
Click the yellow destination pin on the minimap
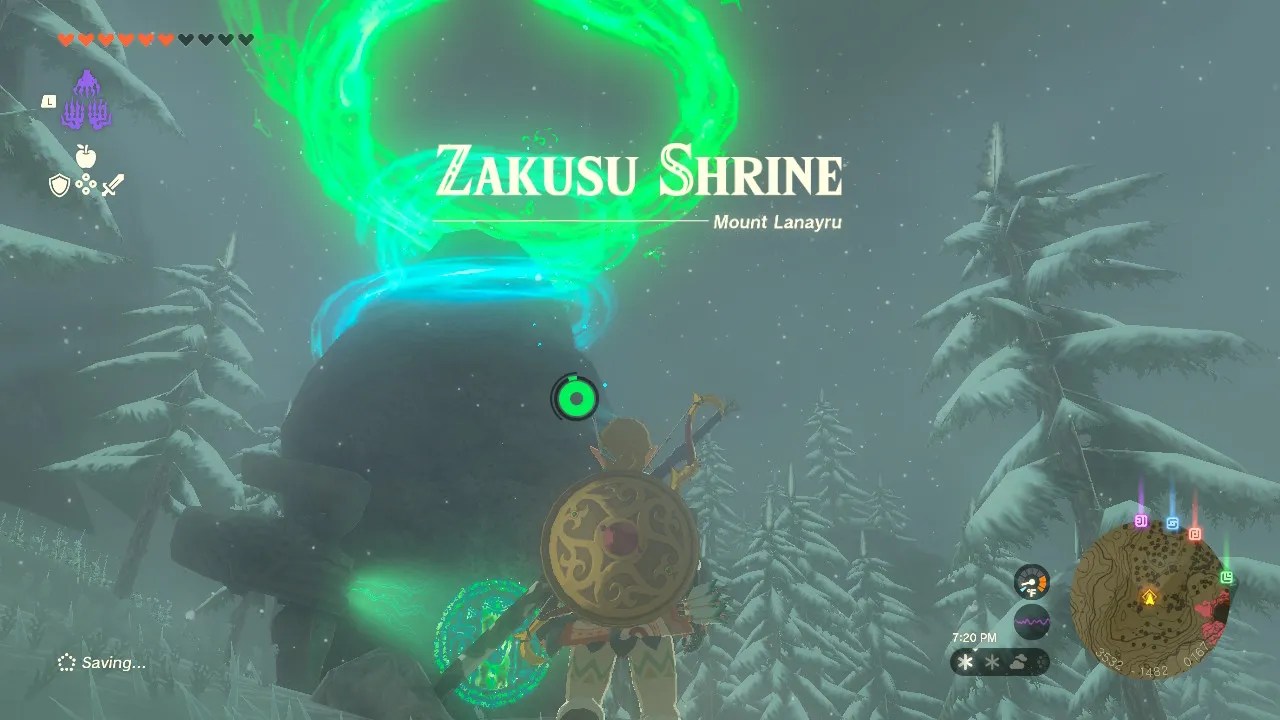[x=1150, y=598]
